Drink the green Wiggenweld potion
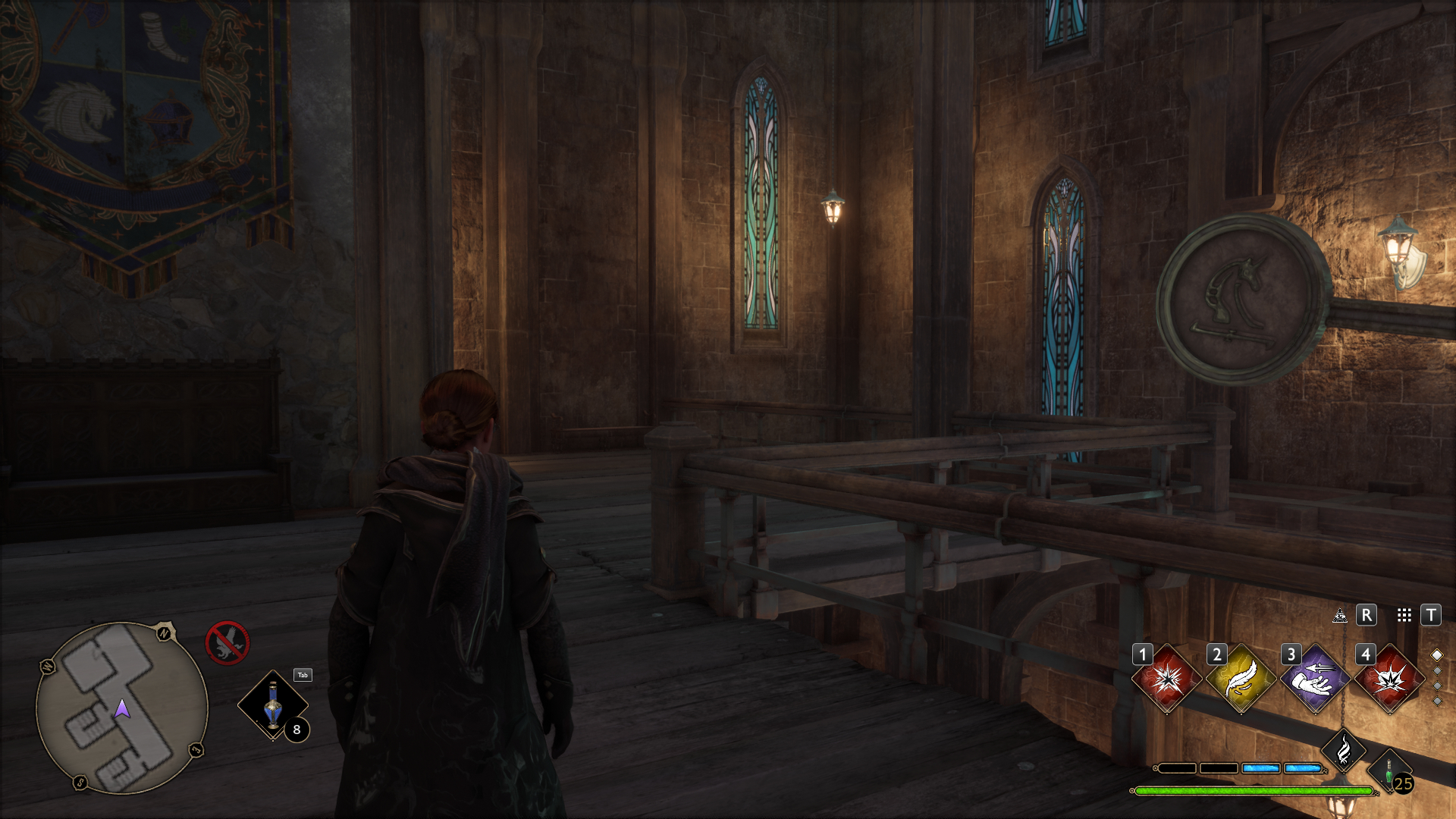Image resolution: width=1456 pixels, height=819 pixels. (x=1389, y=773)
